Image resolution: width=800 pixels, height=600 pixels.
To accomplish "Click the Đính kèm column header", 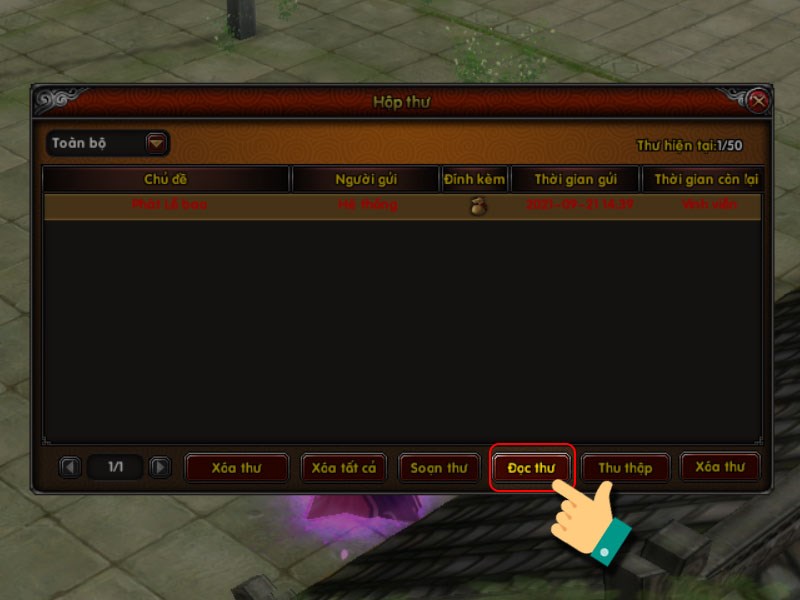I will [x=475, y=179].
